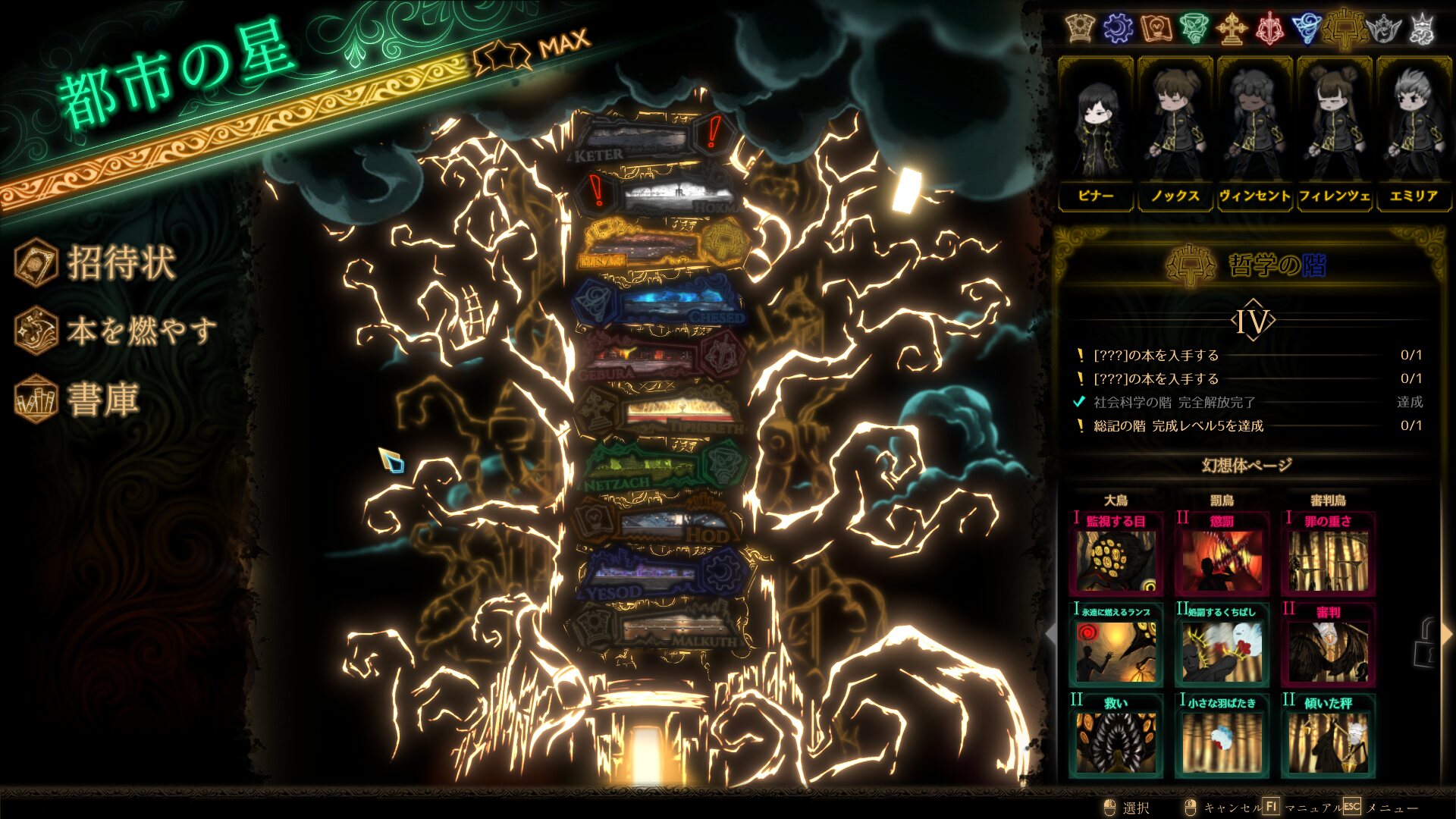
Task: Open the blue Chesed floor
Action: (660, 303)
